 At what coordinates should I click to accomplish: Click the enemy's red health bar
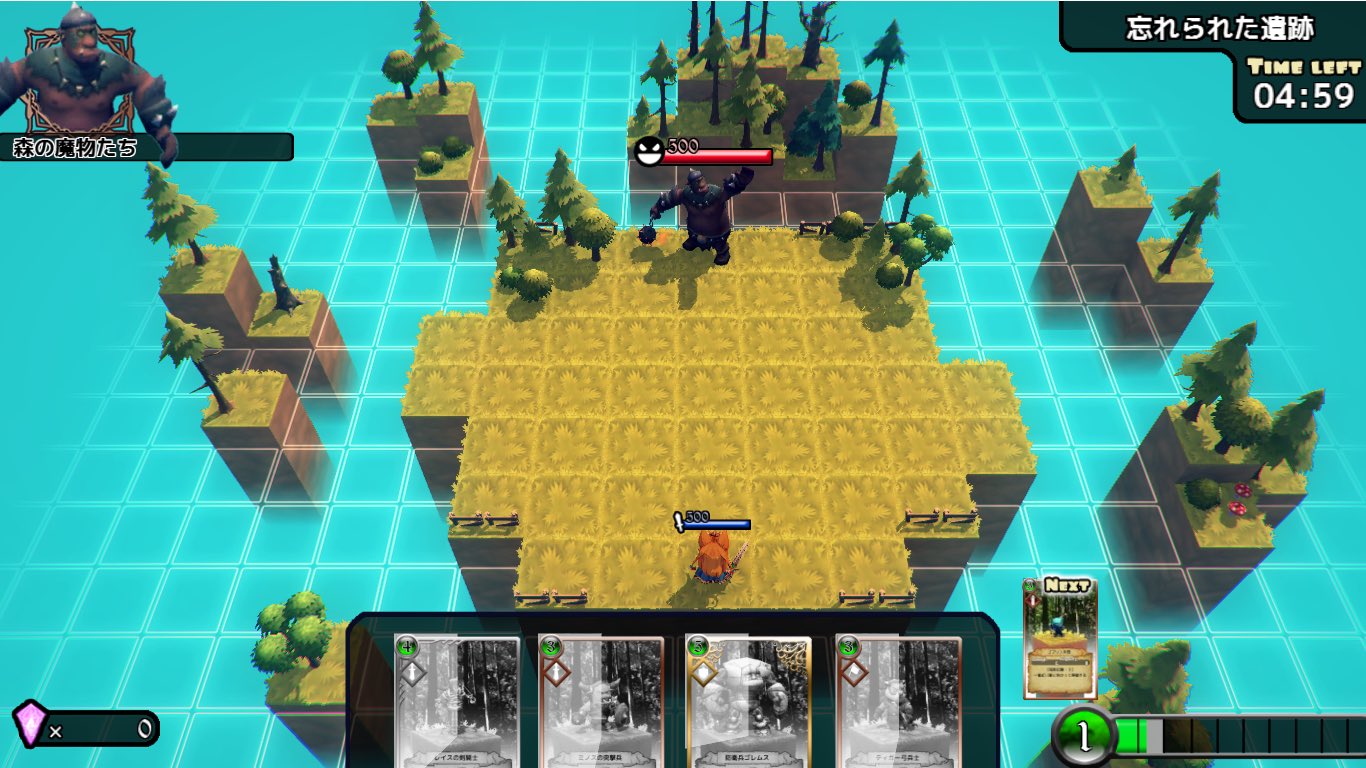(x=720, y=156)
